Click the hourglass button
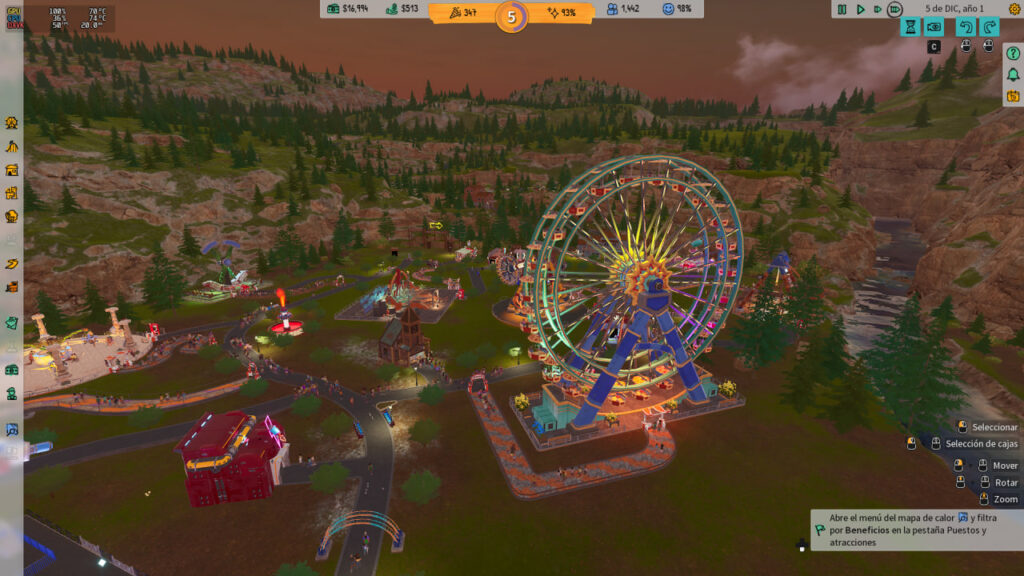 (910, 27)
